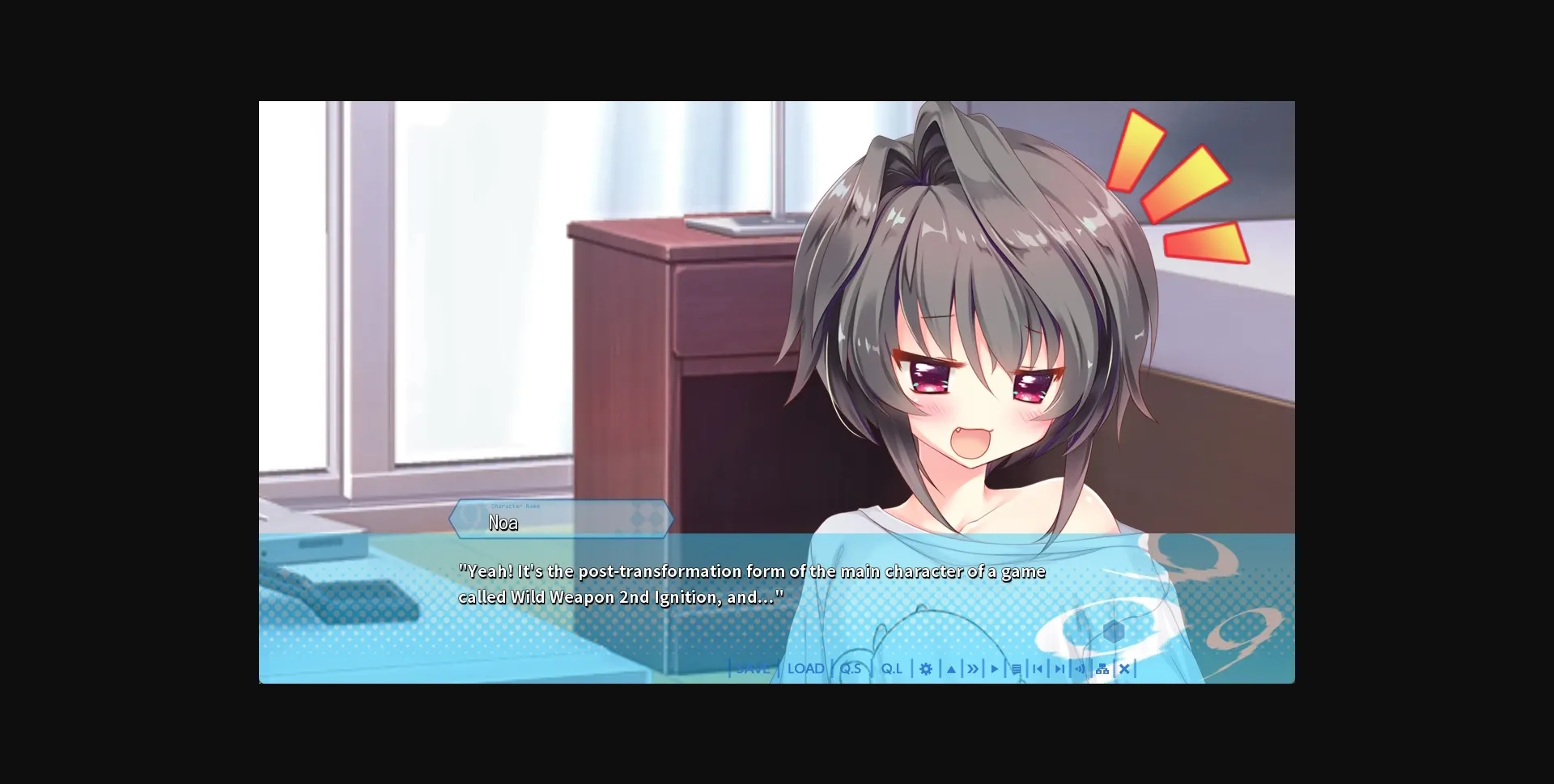Viewport: 1554px width, 784px height.
Task: Open the message backlog icon
Action: point(1017,669)
